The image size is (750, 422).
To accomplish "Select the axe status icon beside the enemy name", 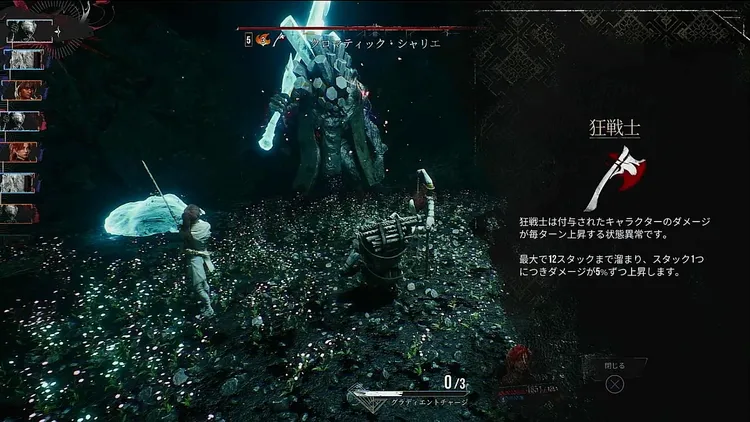I will (x=280, y=41).
